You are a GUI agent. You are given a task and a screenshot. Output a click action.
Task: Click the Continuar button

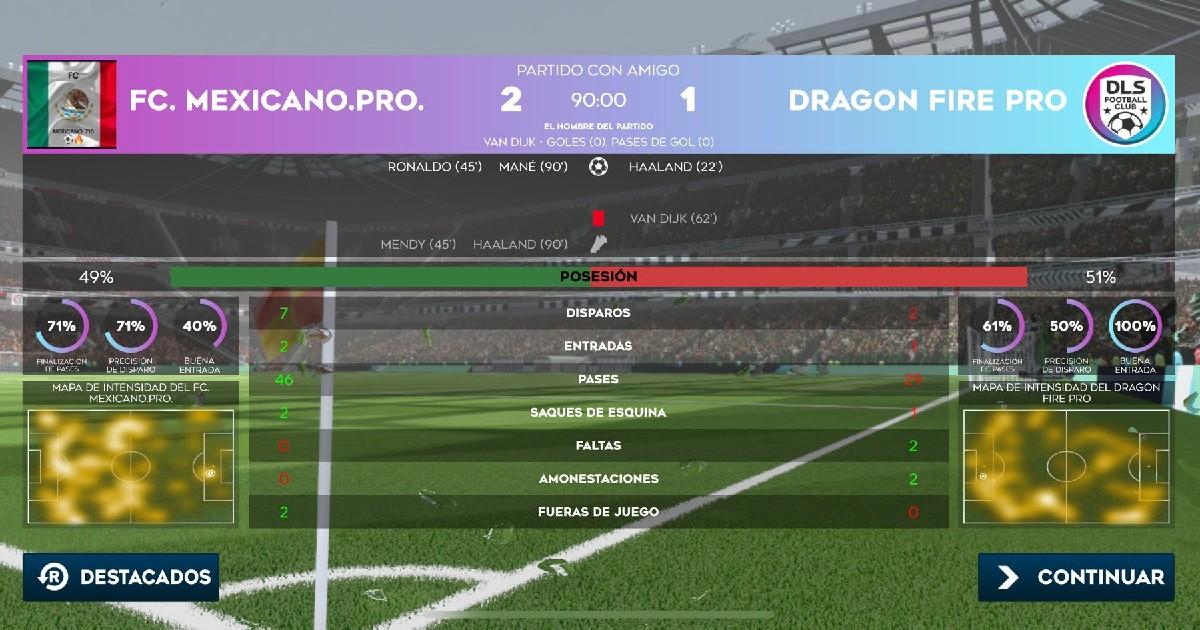(1076, 577)
